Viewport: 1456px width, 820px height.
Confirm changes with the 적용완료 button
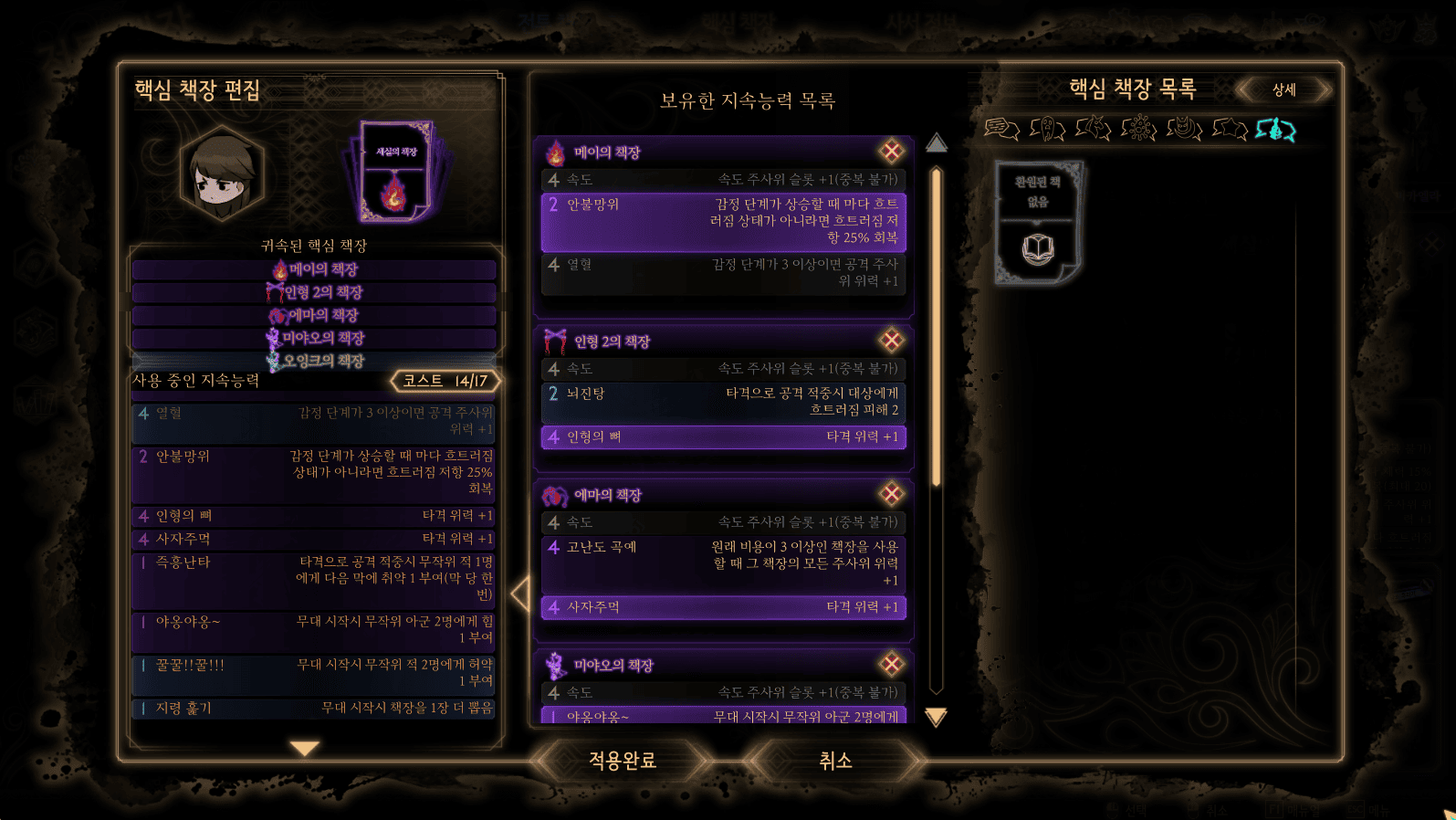pyautogui.click(x=623, y=760)
